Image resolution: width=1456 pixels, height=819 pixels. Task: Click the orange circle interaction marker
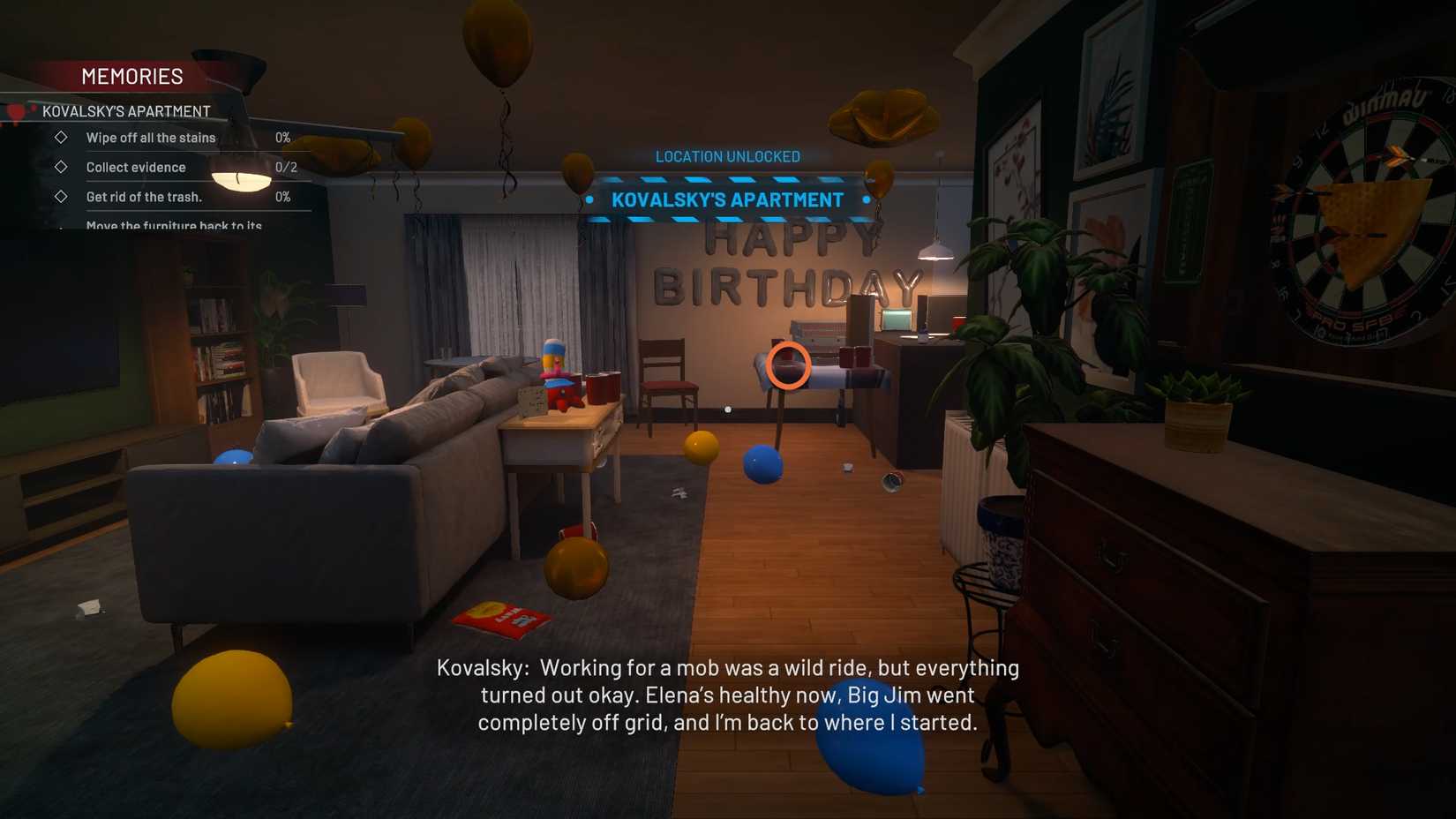[790, 365]
